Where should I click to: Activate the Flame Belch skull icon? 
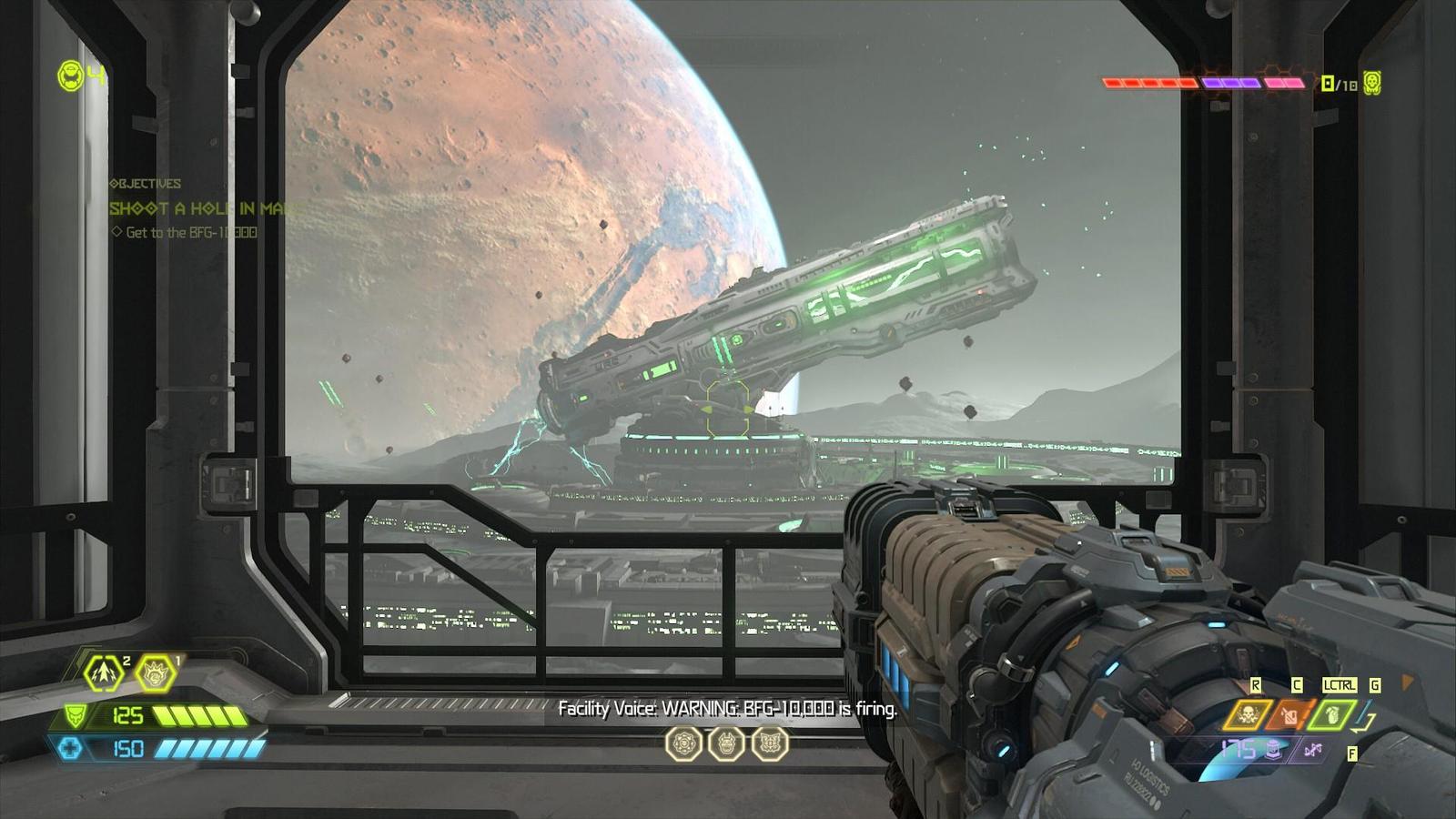[1248, 715]
